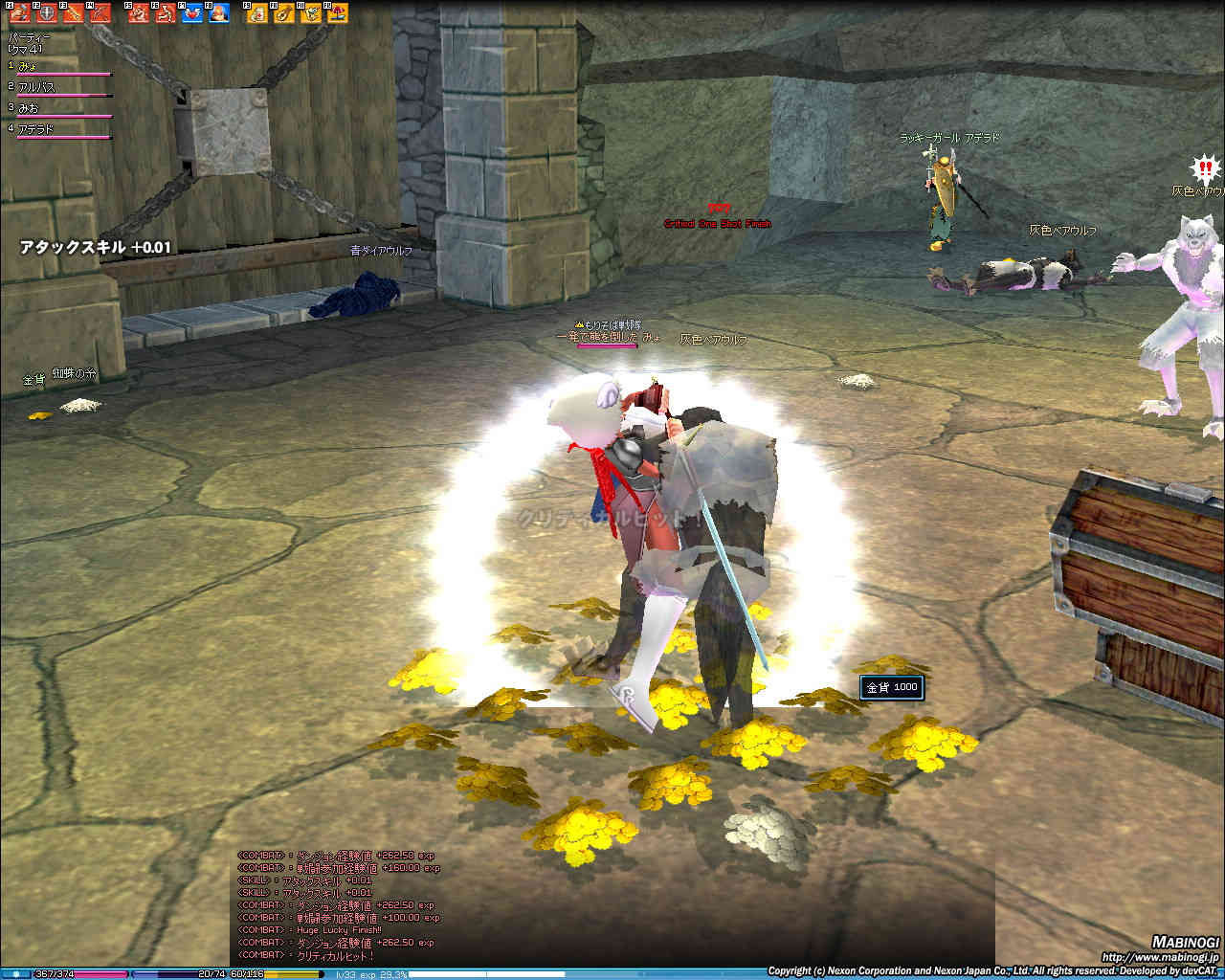Screen dimensions: 1225x980
Task: Activate the F10 lute music skill
Action: pyautogui.click(x=284, y=13)
